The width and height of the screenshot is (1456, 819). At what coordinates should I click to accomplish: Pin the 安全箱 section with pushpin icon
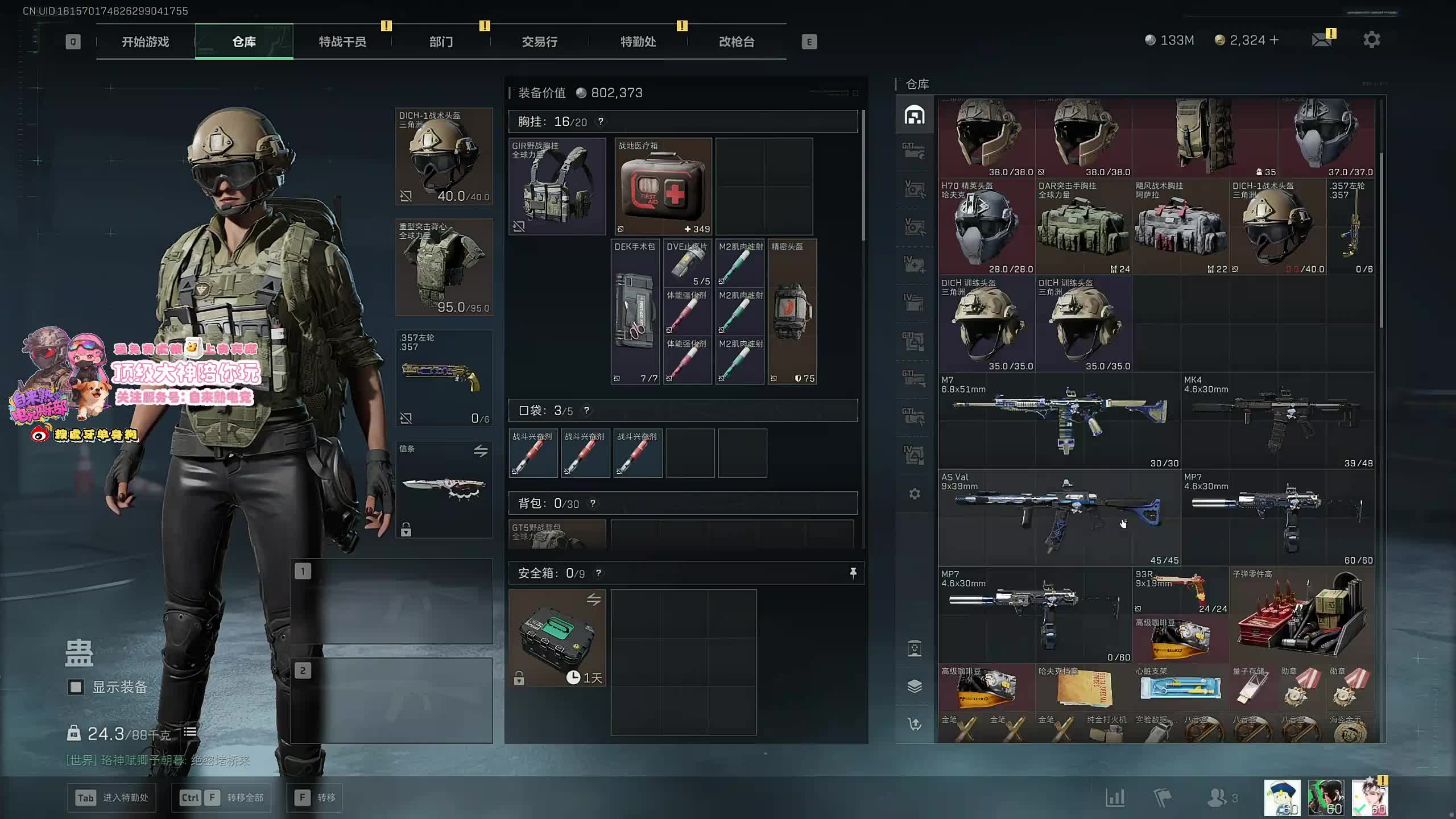point(853,573)
